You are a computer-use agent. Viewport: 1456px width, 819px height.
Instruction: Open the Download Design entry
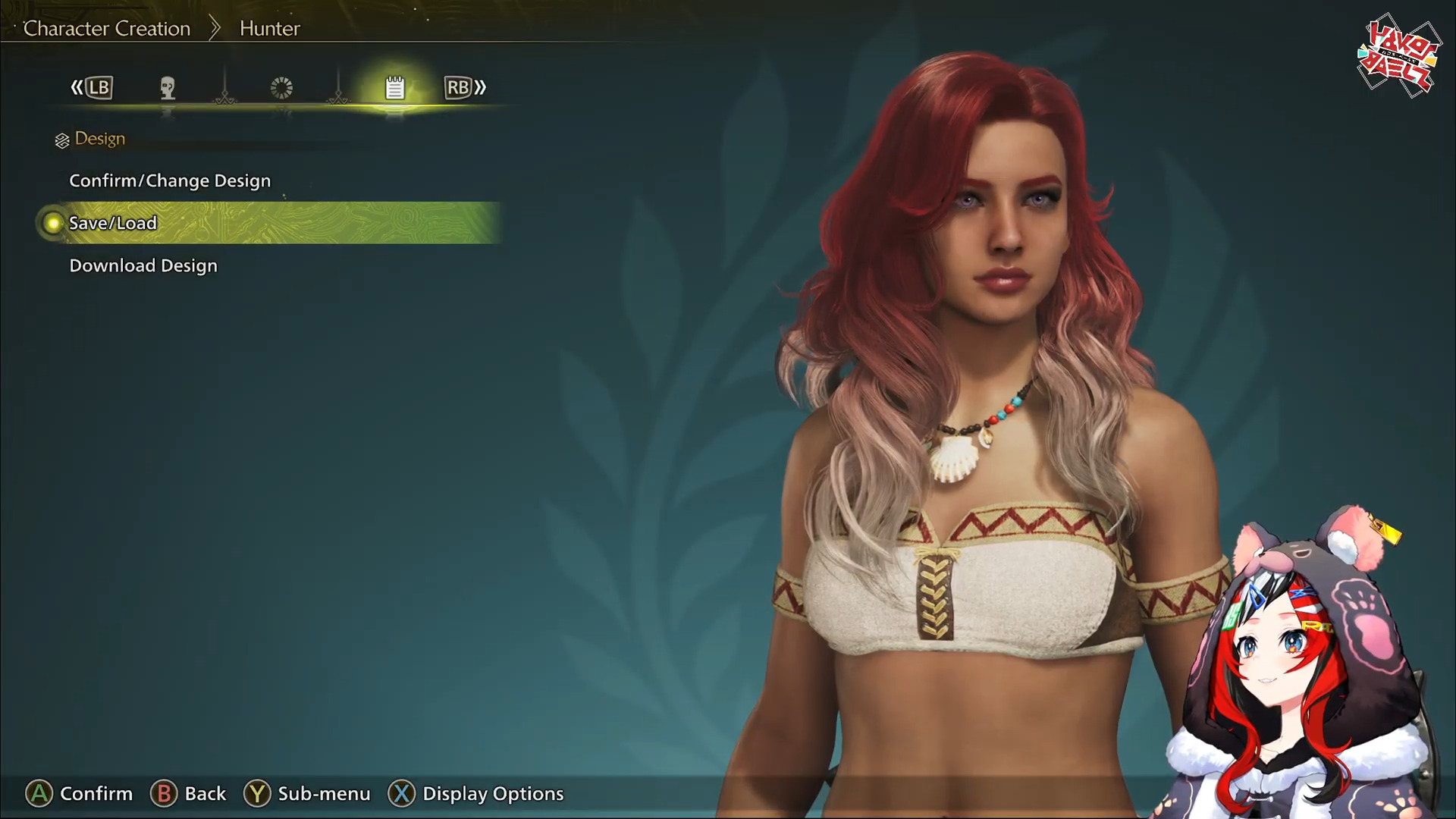pos(143,265)
